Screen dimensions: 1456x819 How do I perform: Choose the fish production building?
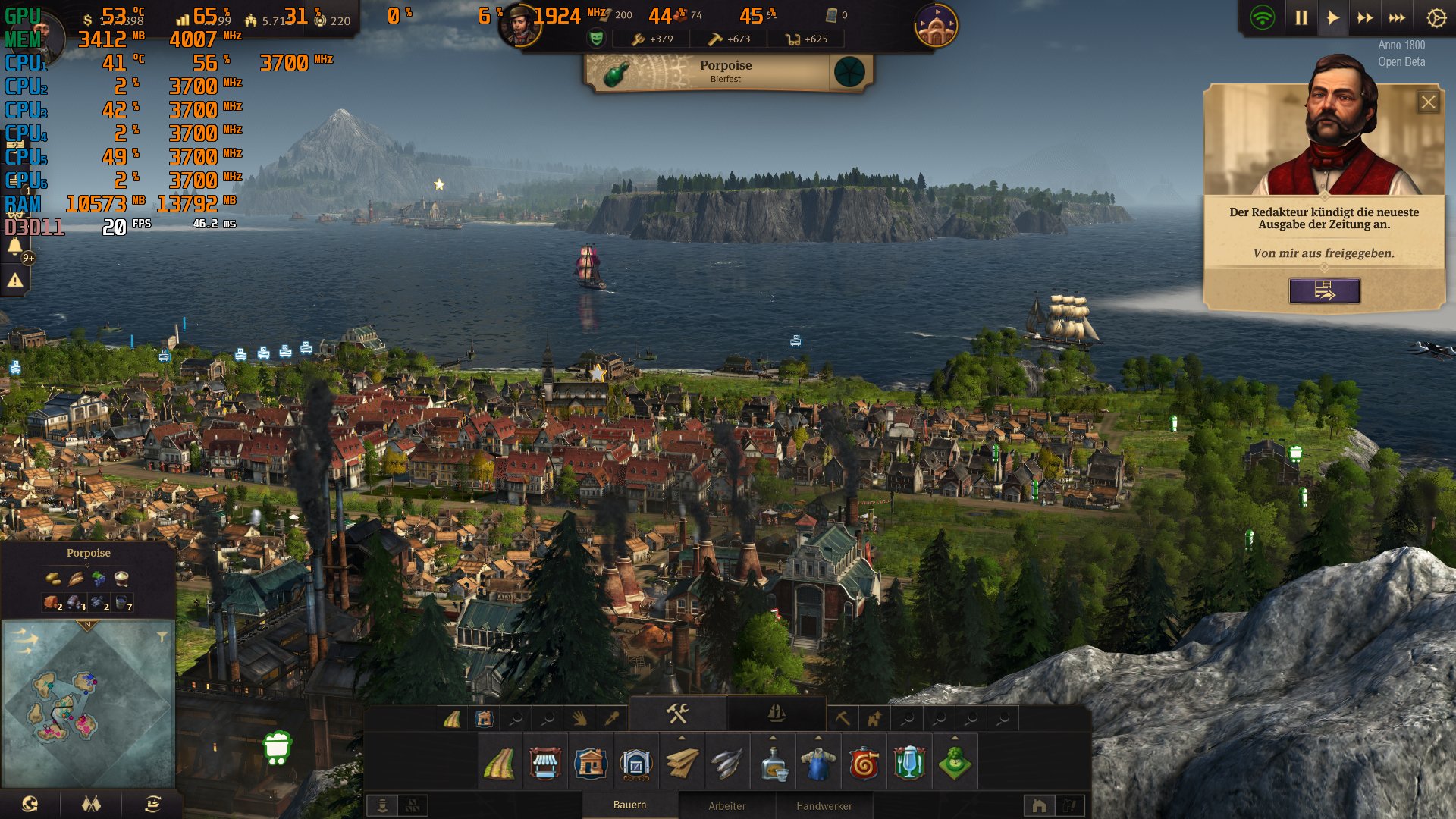726,764
